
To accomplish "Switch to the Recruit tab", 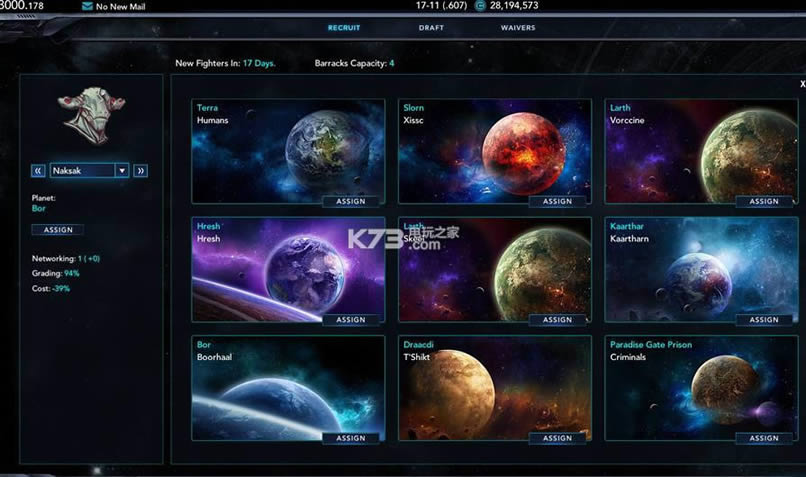I will pos(344,28).
